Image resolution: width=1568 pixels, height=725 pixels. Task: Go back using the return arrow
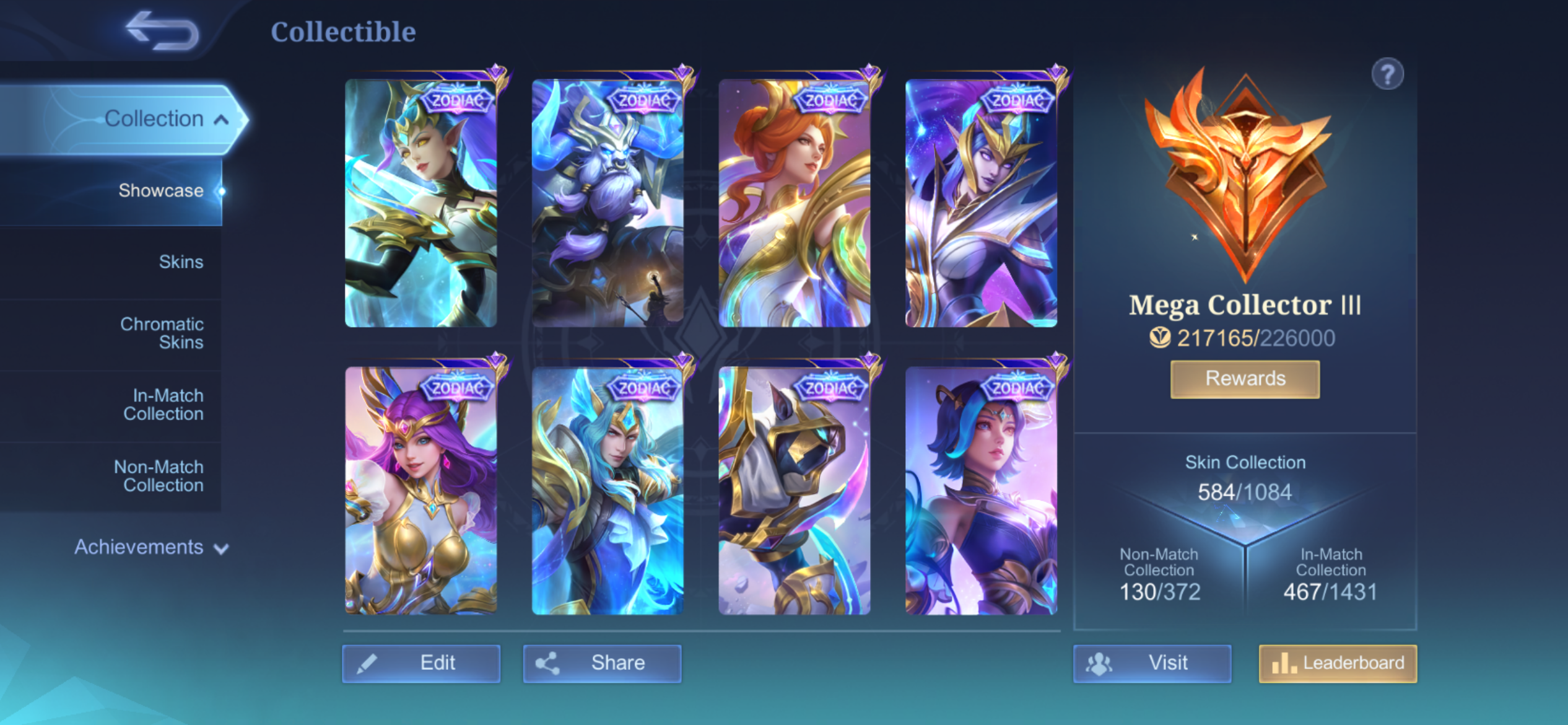(162, 31)
